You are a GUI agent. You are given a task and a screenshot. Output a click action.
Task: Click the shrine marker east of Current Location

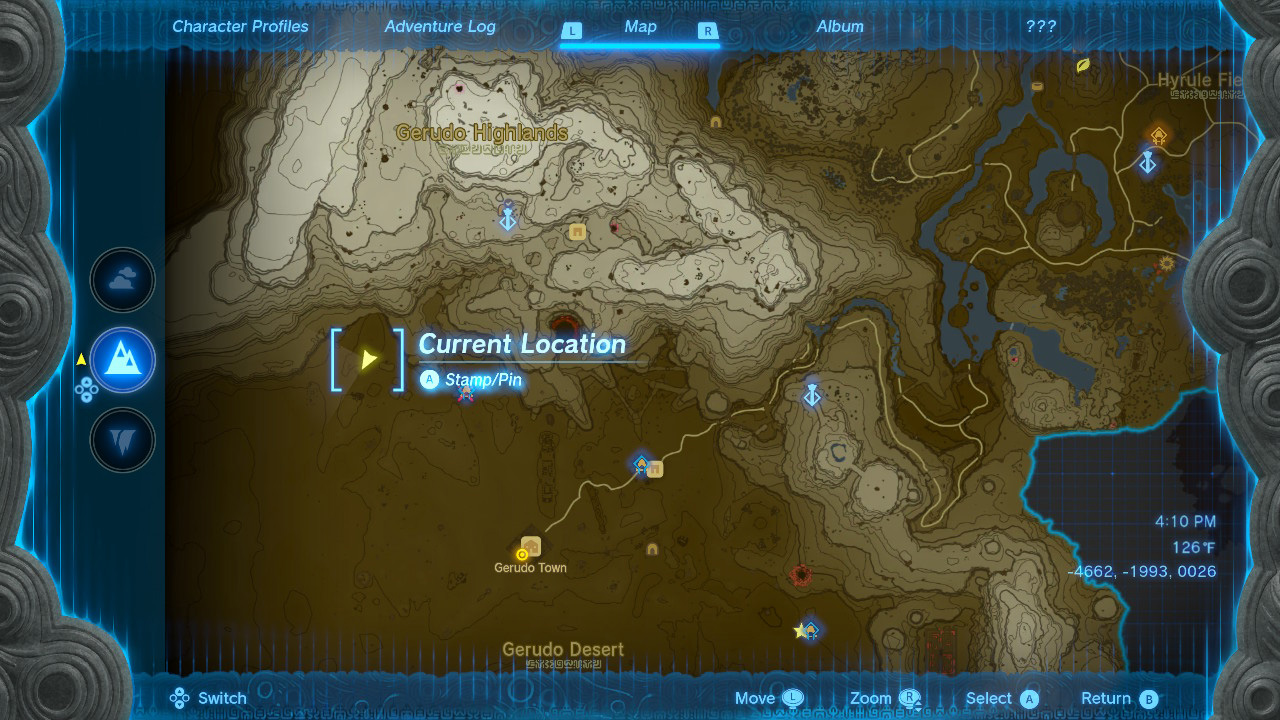(812, 396)
